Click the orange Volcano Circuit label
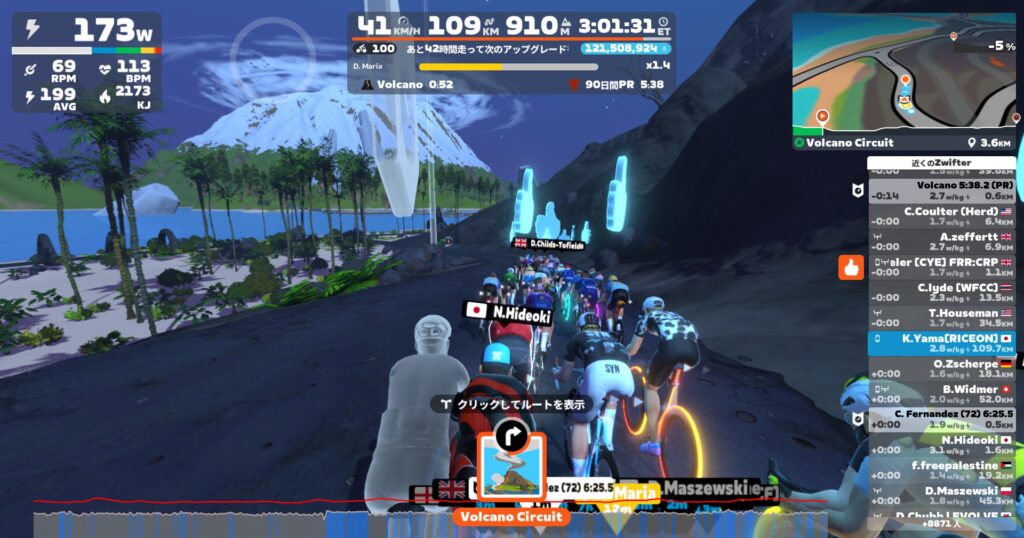 click(x=511, y=517)
